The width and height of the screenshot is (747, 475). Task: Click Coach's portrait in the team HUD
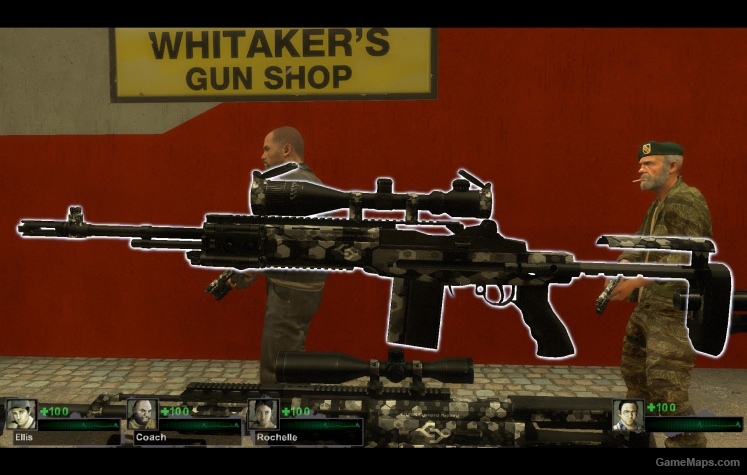click(142, 414)
